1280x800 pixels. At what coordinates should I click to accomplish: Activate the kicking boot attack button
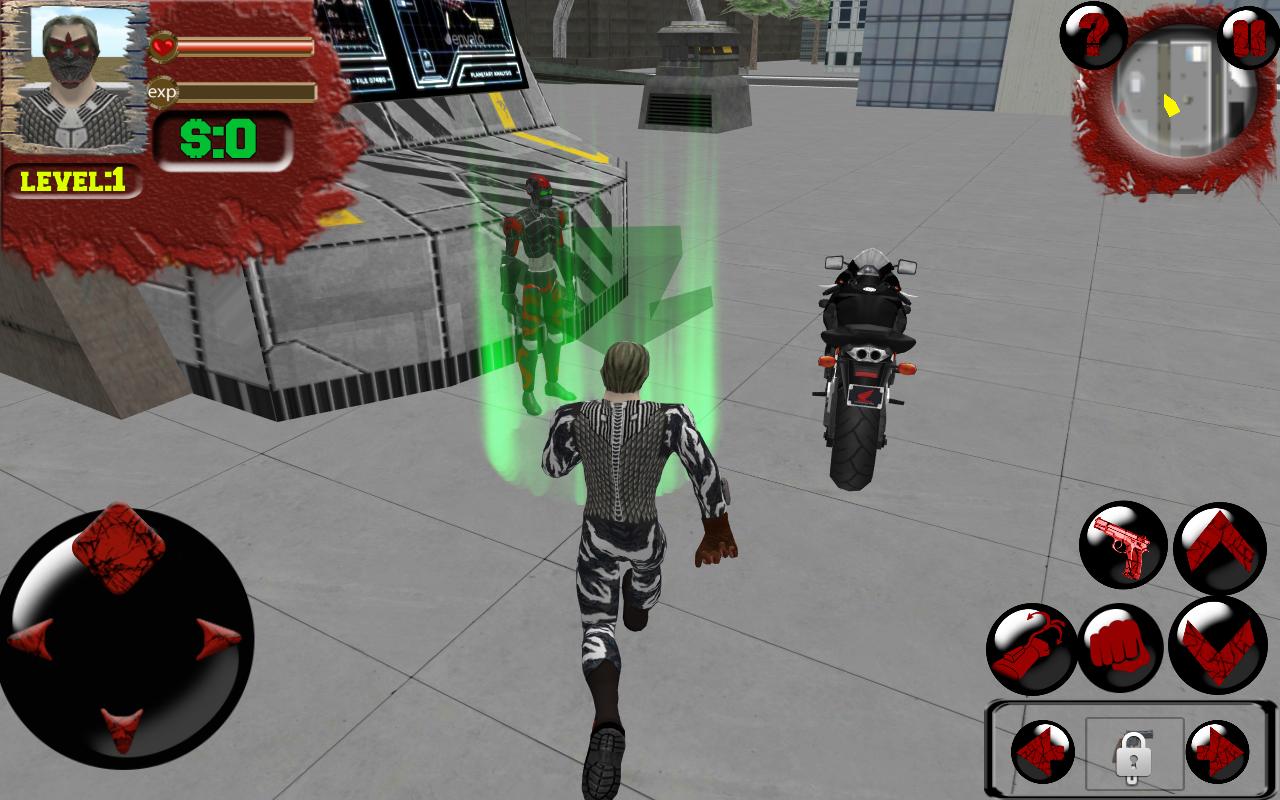tap(1031, 649)
